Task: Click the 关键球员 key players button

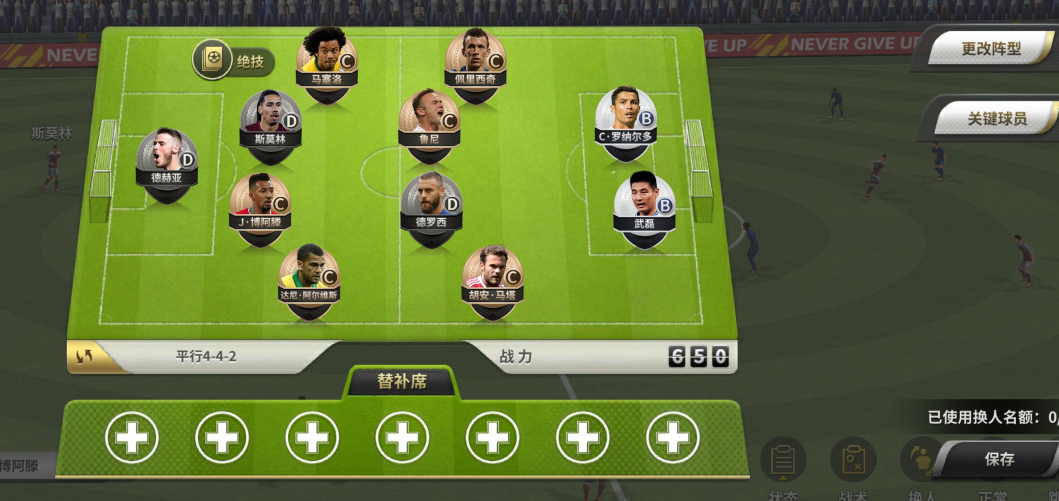Action: (995, 118)
